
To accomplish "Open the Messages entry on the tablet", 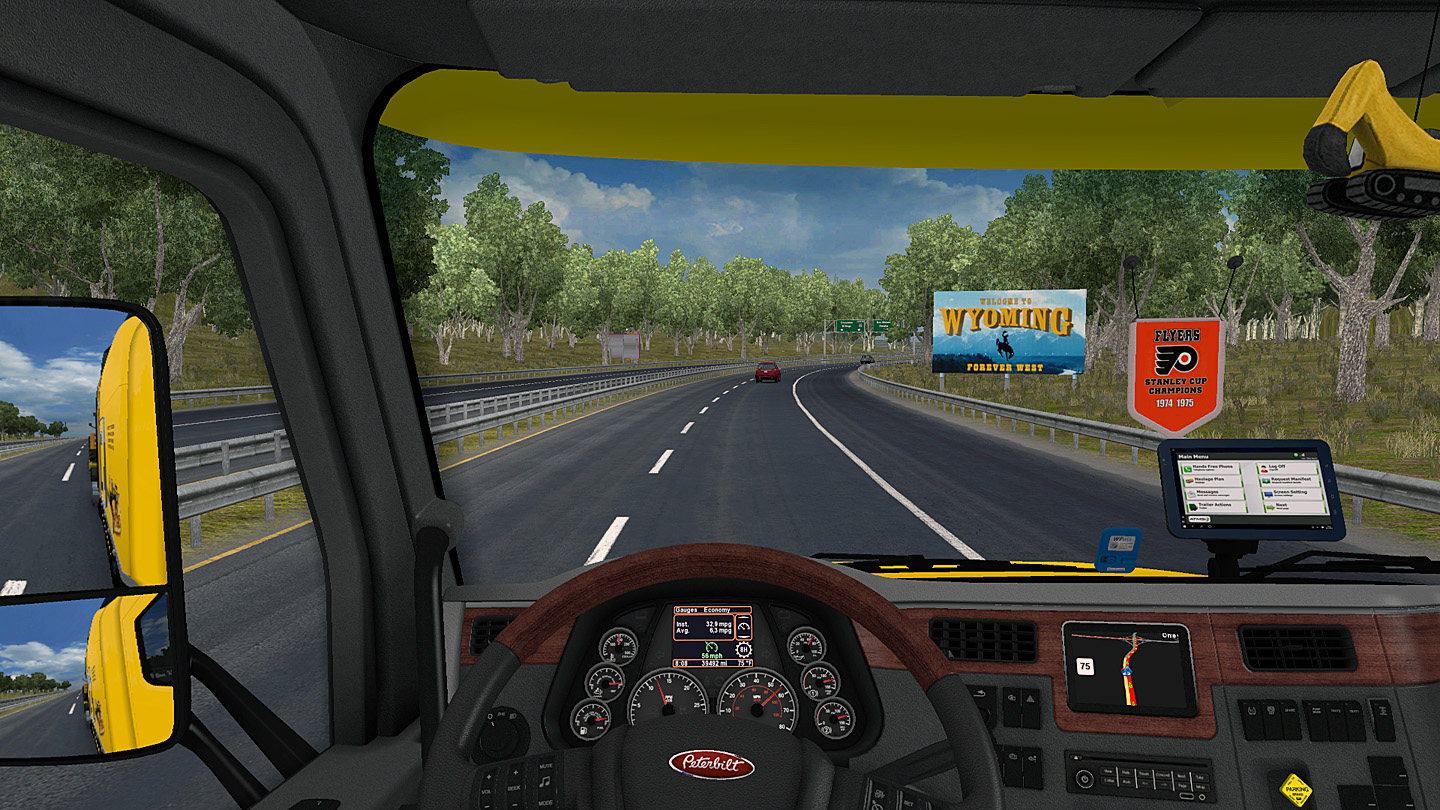I will (x=1214, y=493).
